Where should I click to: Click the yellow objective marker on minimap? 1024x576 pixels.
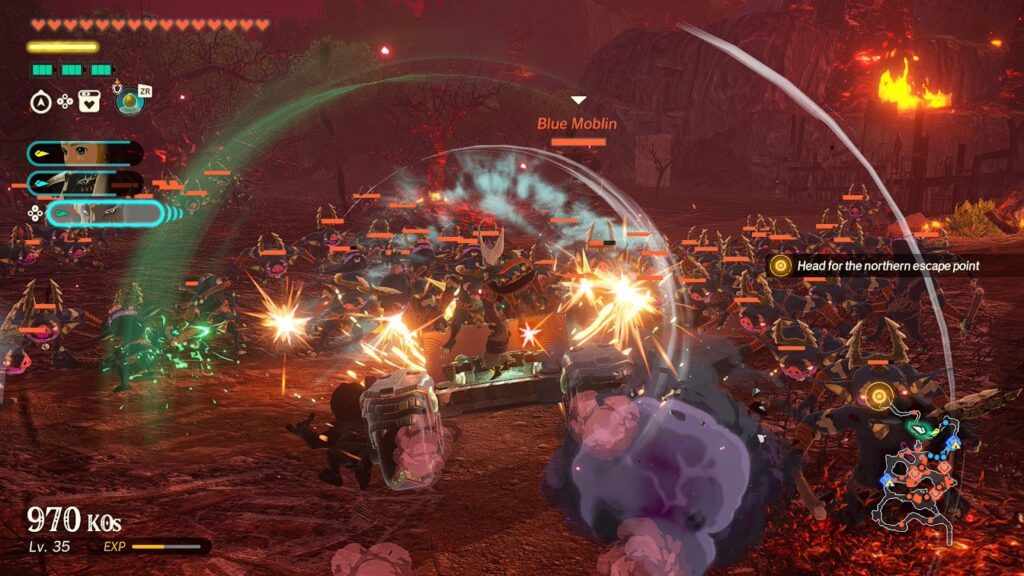coord(878,396)
